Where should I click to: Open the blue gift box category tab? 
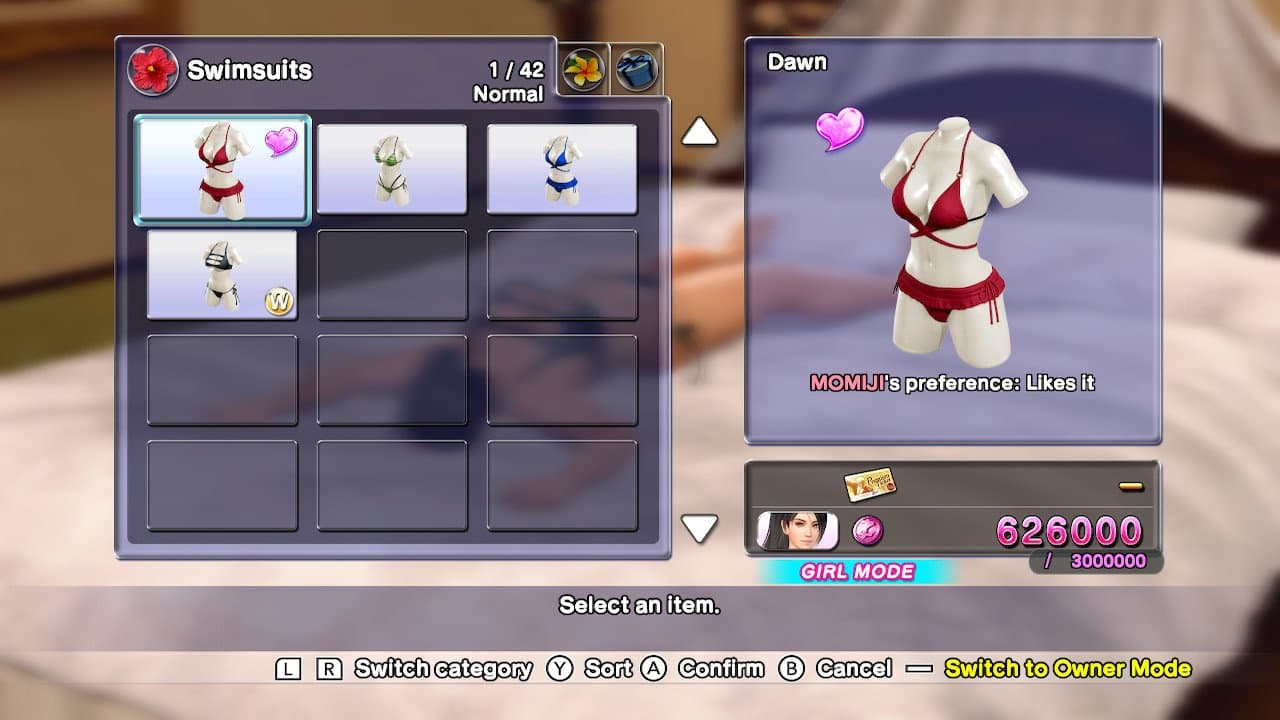pos(637,71)
